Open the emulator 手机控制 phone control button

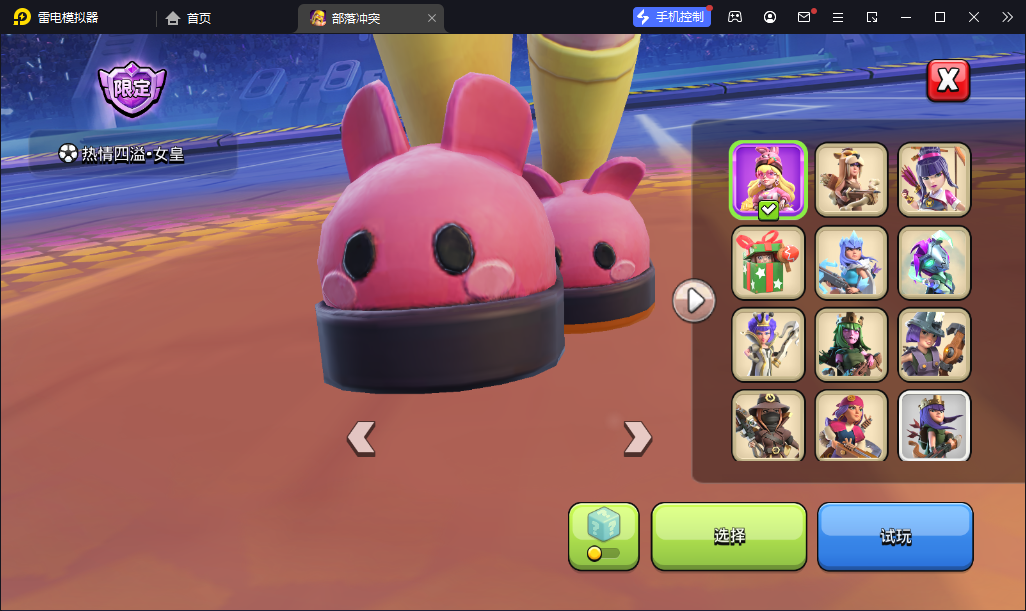(x=672, y=17)
